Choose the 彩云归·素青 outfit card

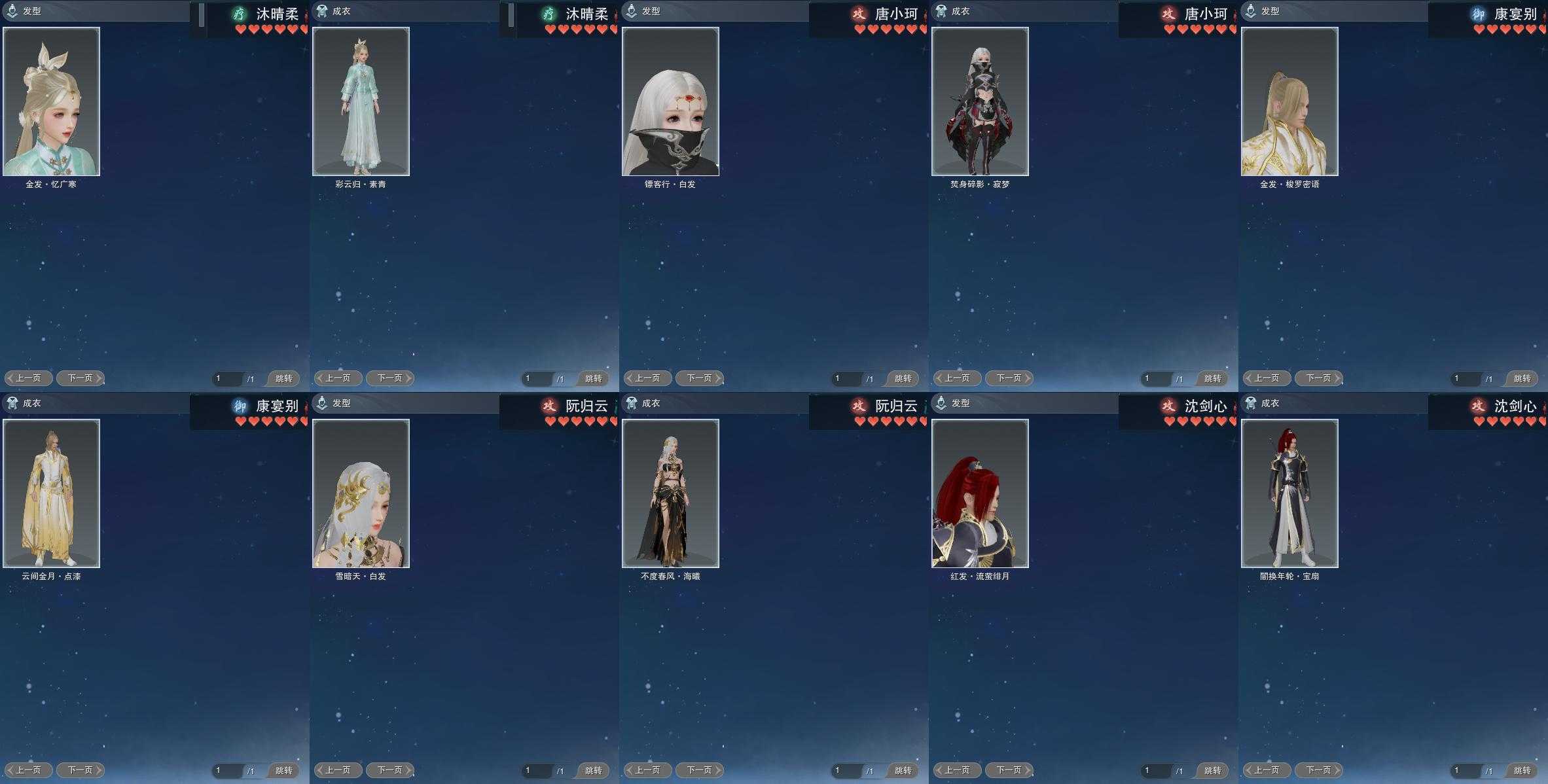[x=361, y=101]
